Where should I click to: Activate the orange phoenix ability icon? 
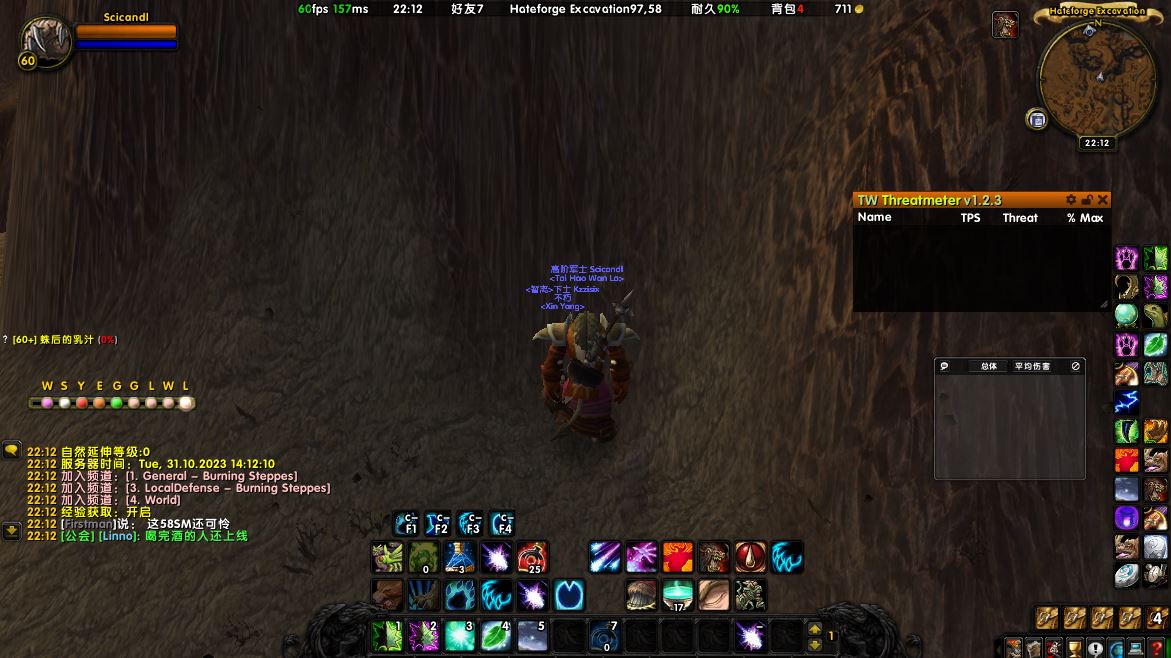(x=677, y=557)
